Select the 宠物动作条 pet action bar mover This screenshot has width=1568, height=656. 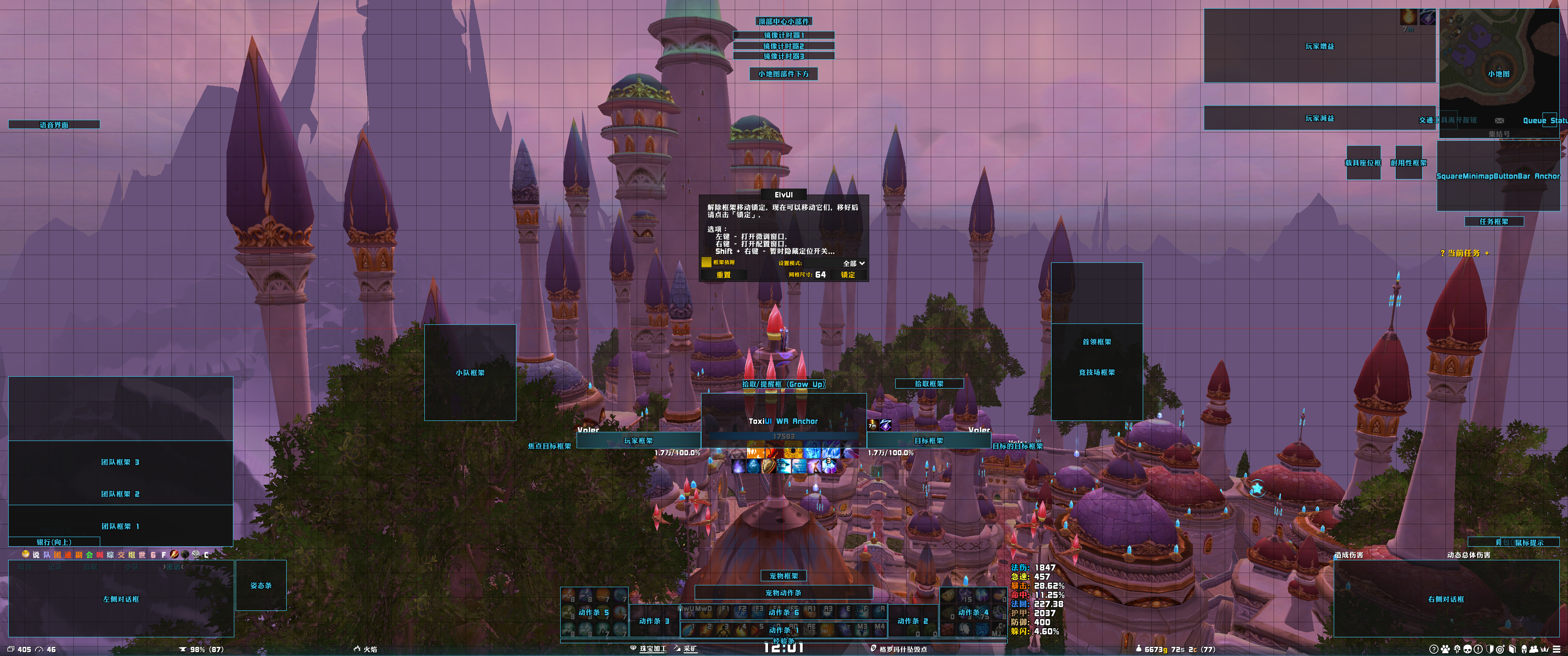783,593
